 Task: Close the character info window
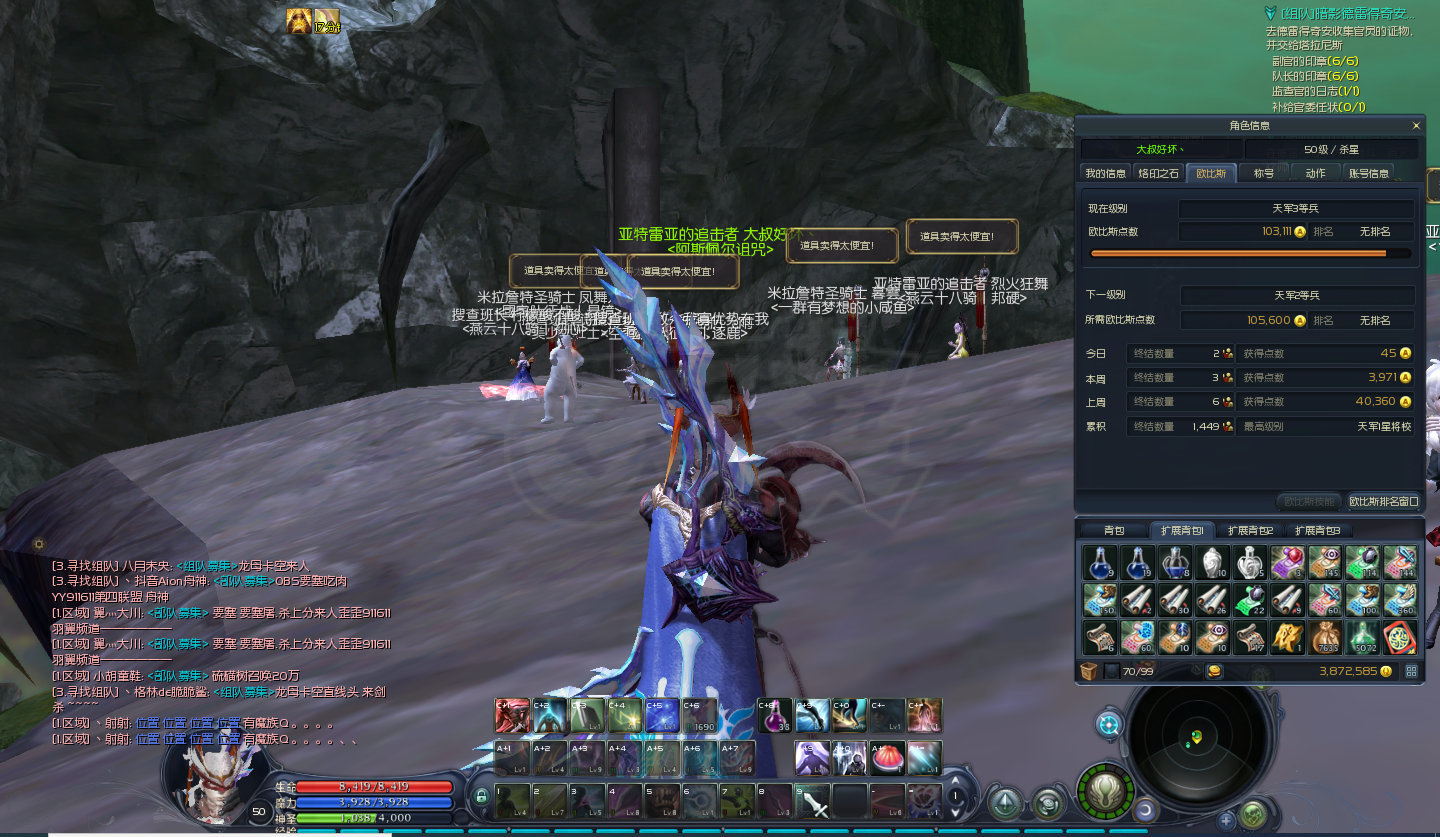tap(1416, 126)
